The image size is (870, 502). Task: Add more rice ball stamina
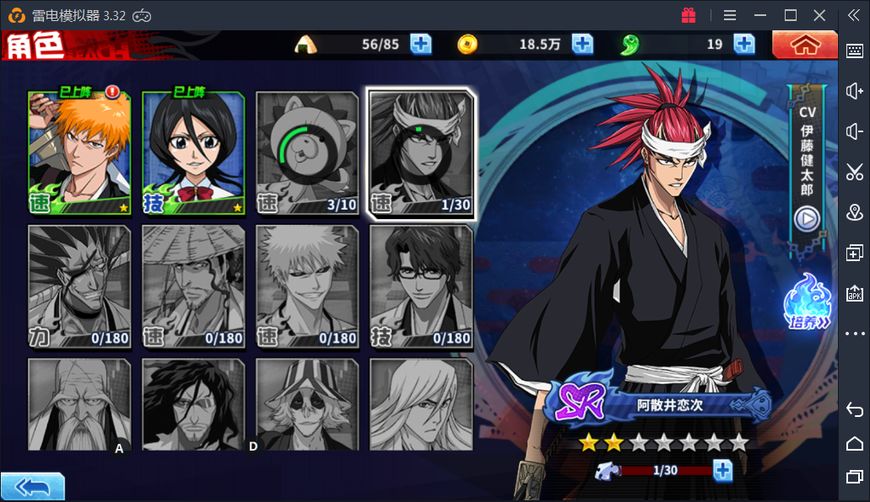point(420,44)
